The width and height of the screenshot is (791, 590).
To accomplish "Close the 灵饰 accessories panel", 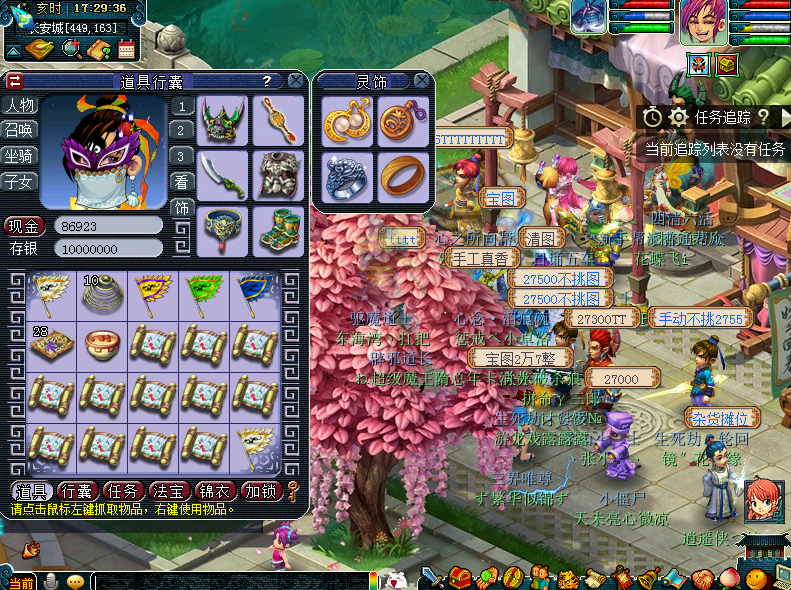I will pyautogui.click(x=423, y=81).
